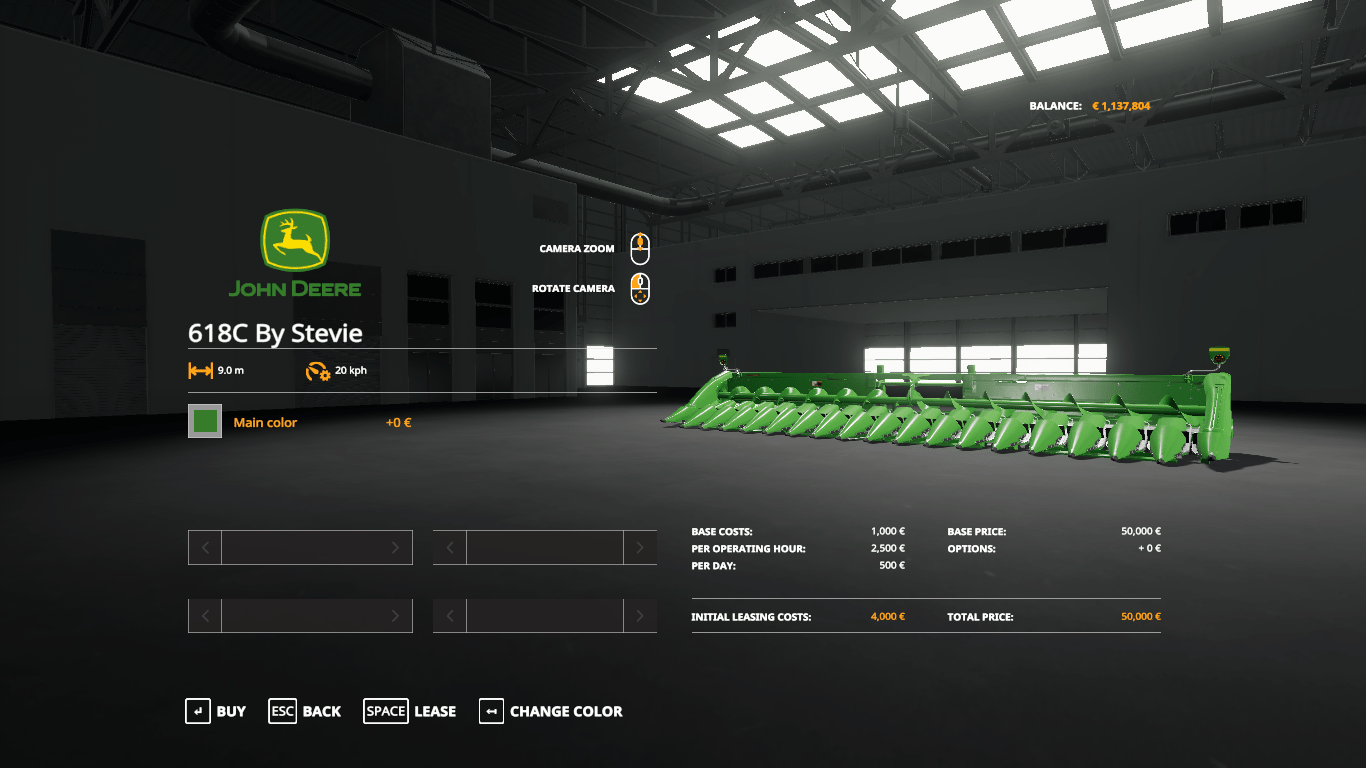Lease the 618C By Stevie header
Viewport: 1366px width, 768px height.
[410, 711]
